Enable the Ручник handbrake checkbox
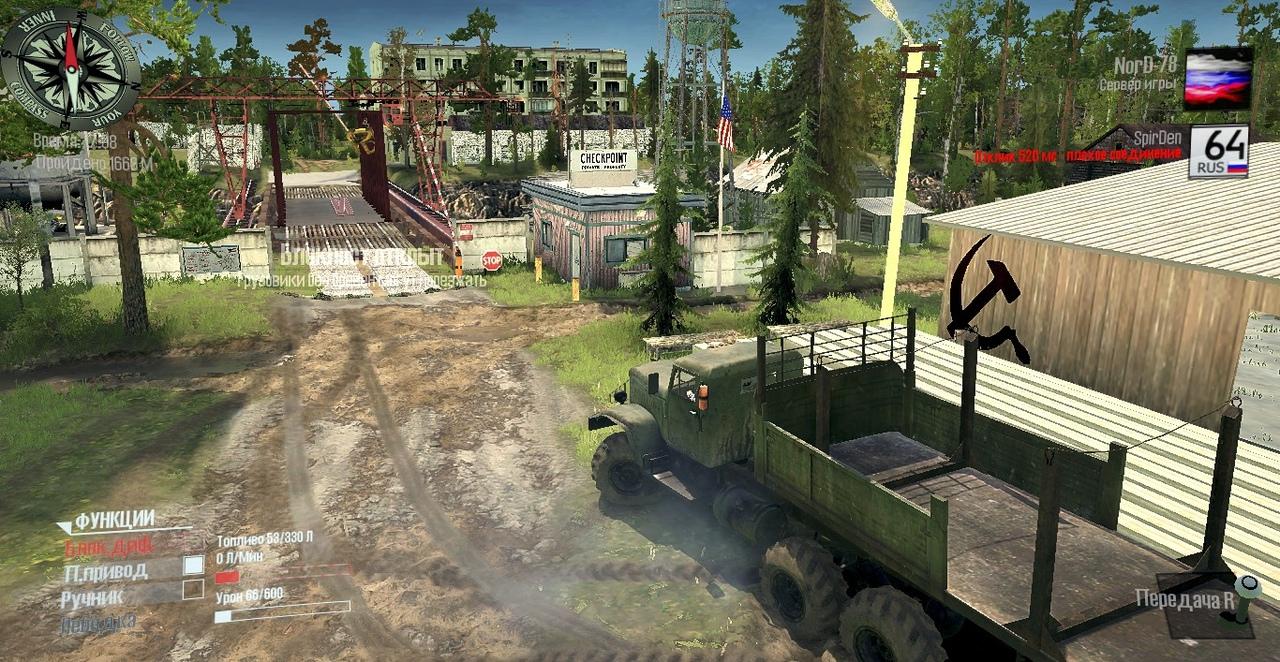 [x=193, y=589]
